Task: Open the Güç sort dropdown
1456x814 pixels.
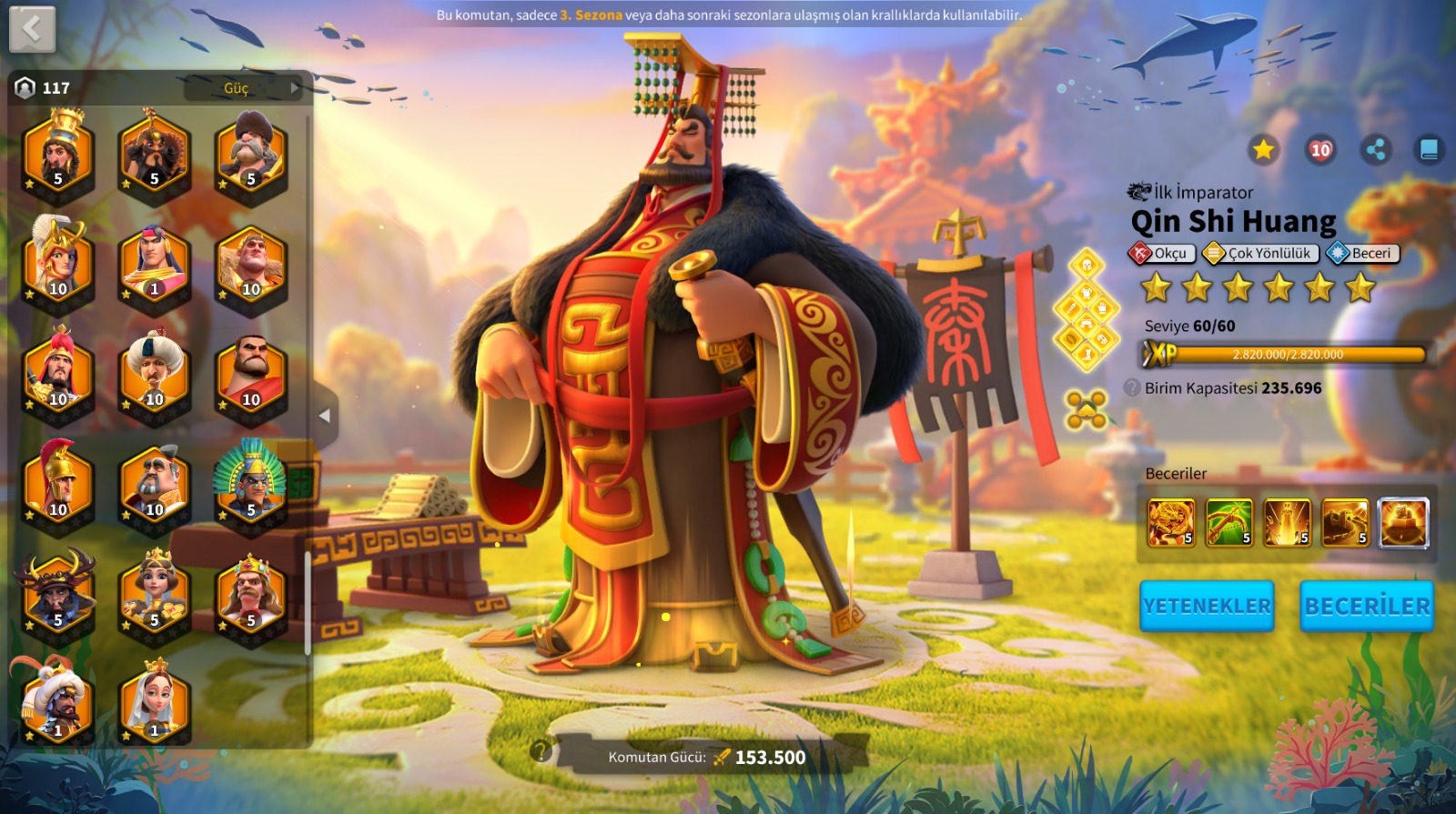Action: (x=243, y=88)
